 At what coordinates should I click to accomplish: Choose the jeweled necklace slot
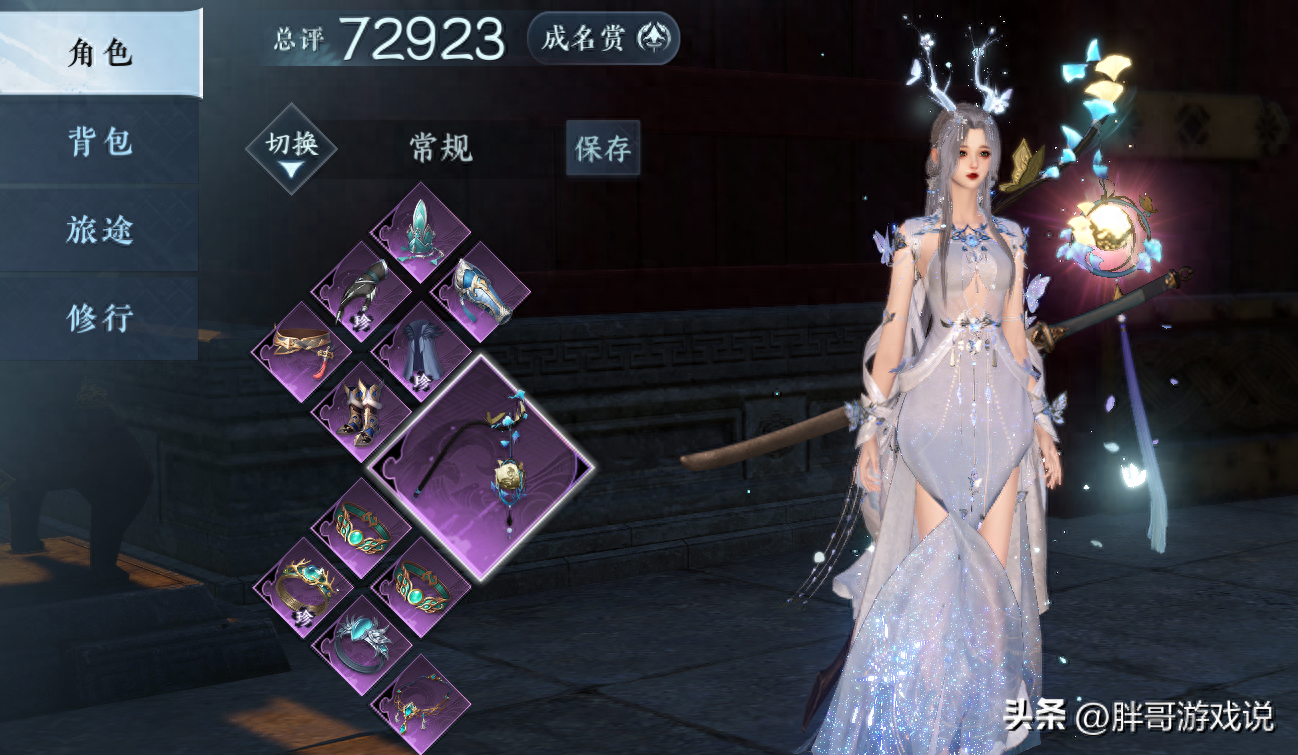420,704
